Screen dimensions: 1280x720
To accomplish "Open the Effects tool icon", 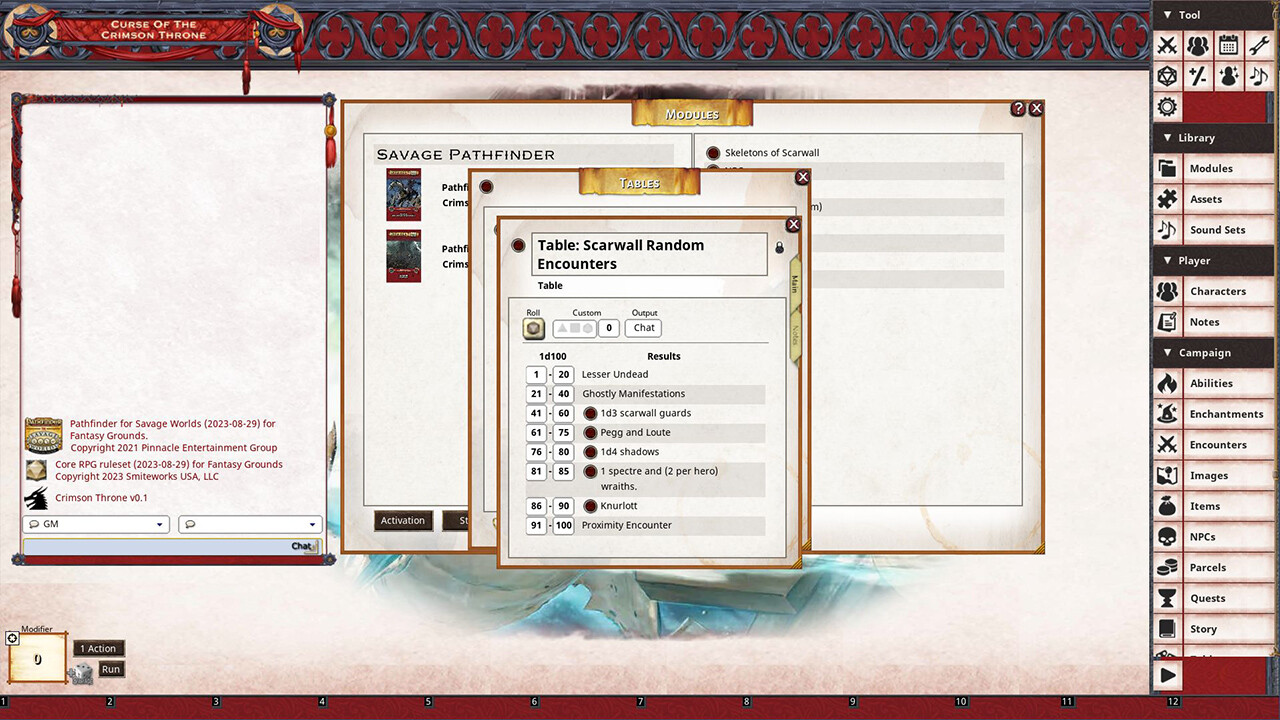I will [1228, 76].
